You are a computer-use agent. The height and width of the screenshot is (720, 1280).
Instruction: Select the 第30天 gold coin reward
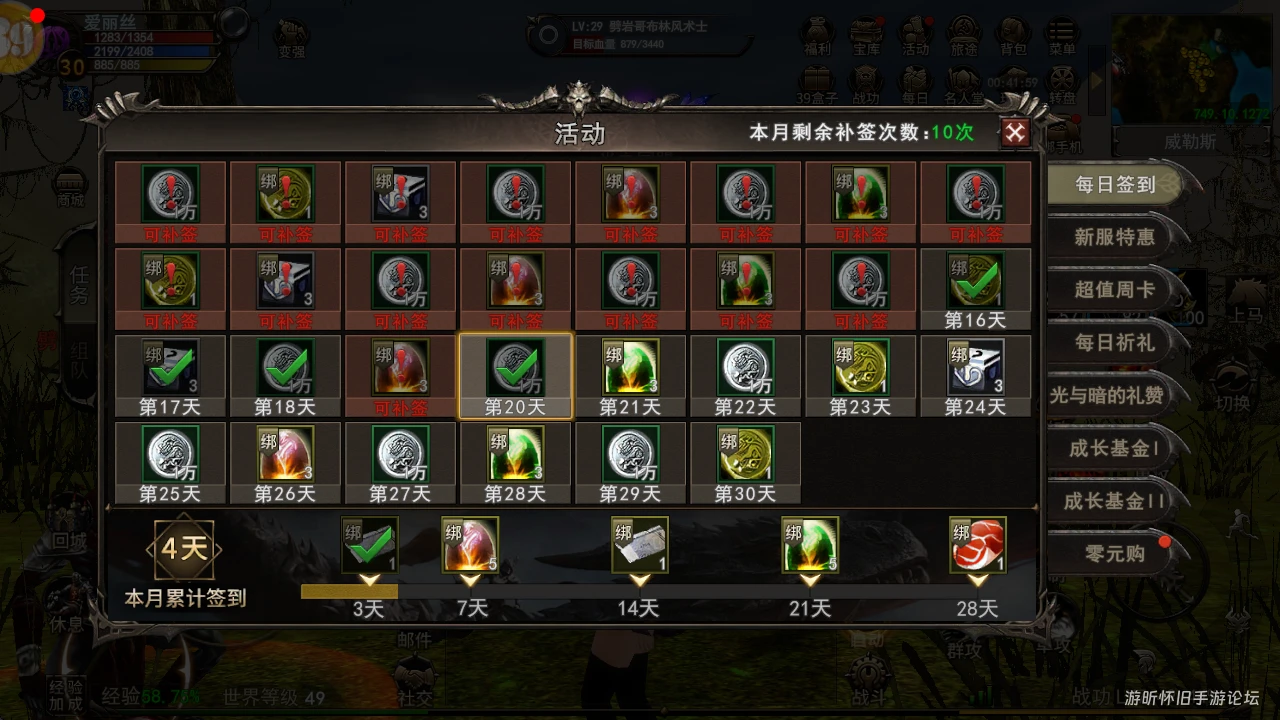[745, 462]
